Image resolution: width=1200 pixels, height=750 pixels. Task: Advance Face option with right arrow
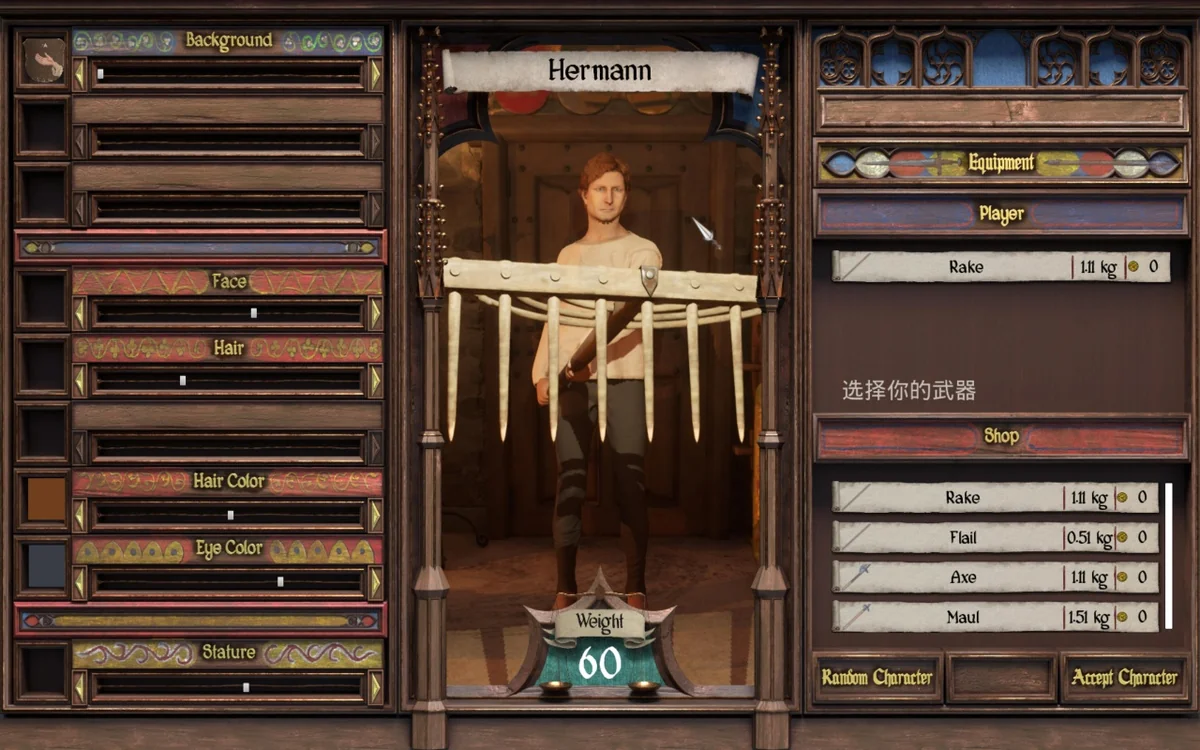[x=375, y=313]
